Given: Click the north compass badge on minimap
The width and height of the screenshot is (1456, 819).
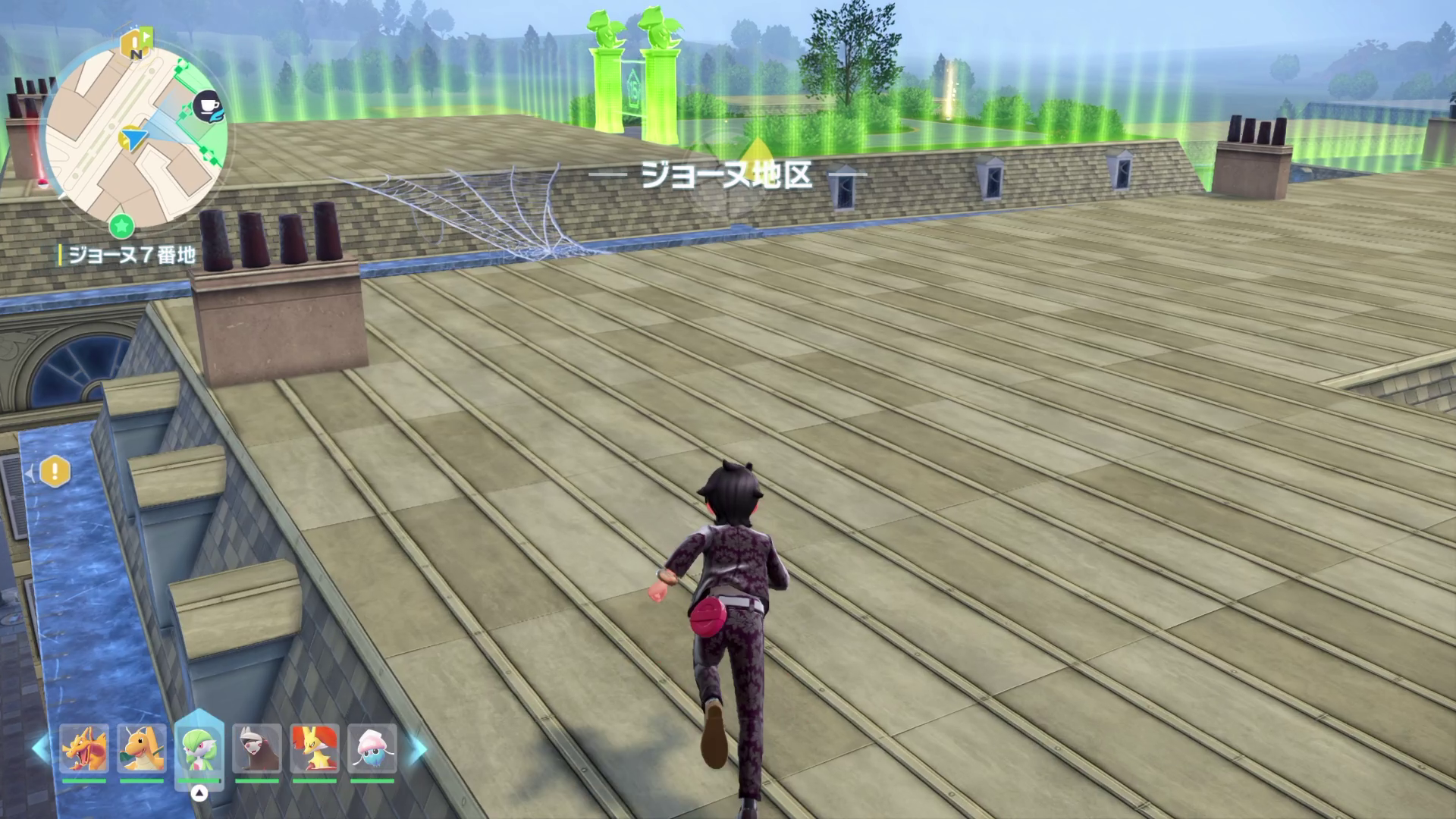Looking at the screenshot, I should (x=136, y=45).
